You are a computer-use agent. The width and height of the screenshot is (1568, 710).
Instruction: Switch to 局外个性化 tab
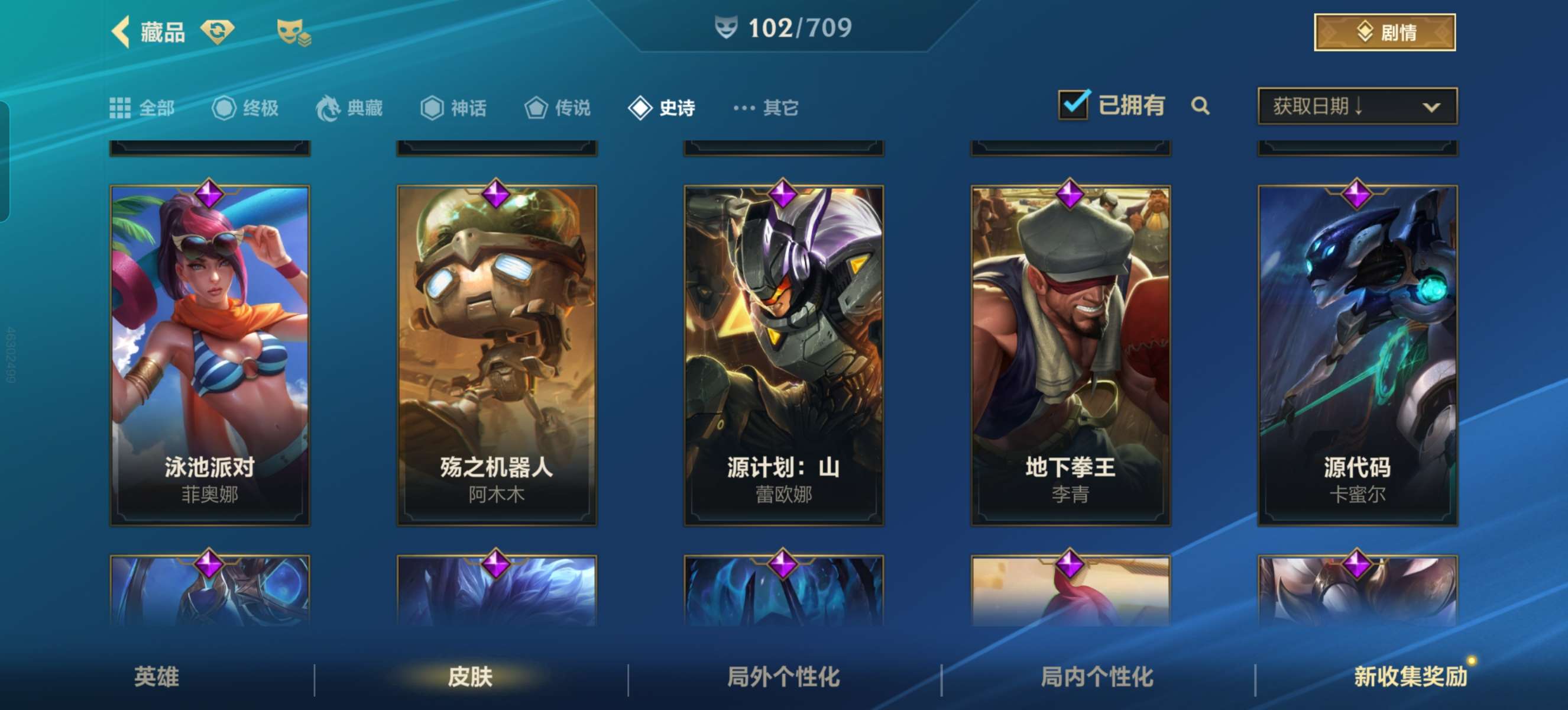click(x=783, y=676)
